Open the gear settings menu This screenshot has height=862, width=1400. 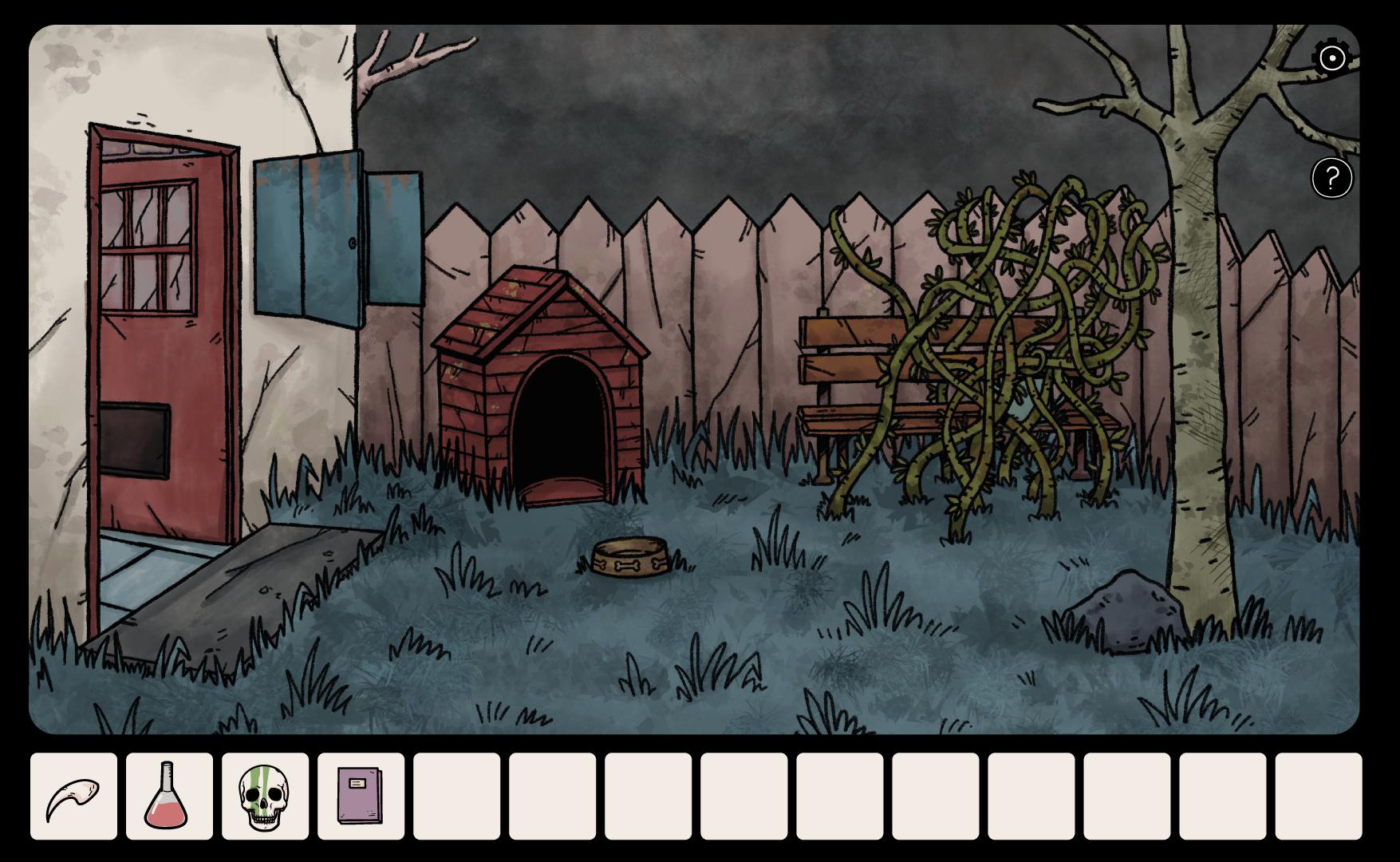point(1331,57)
